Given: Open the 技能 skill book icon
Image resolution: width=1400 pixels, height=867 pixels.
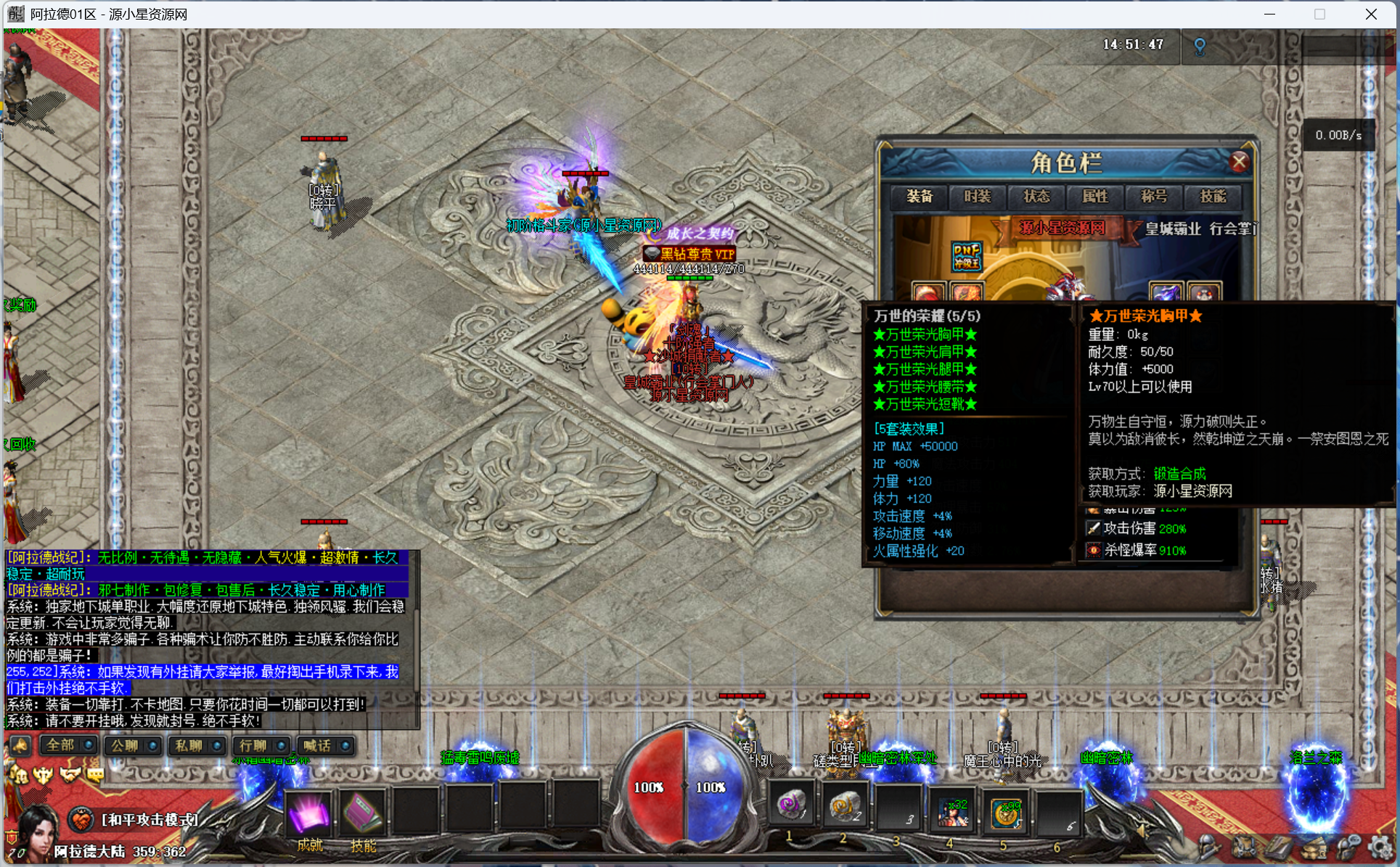Looking at the screenshot, I should click(363, 813).
